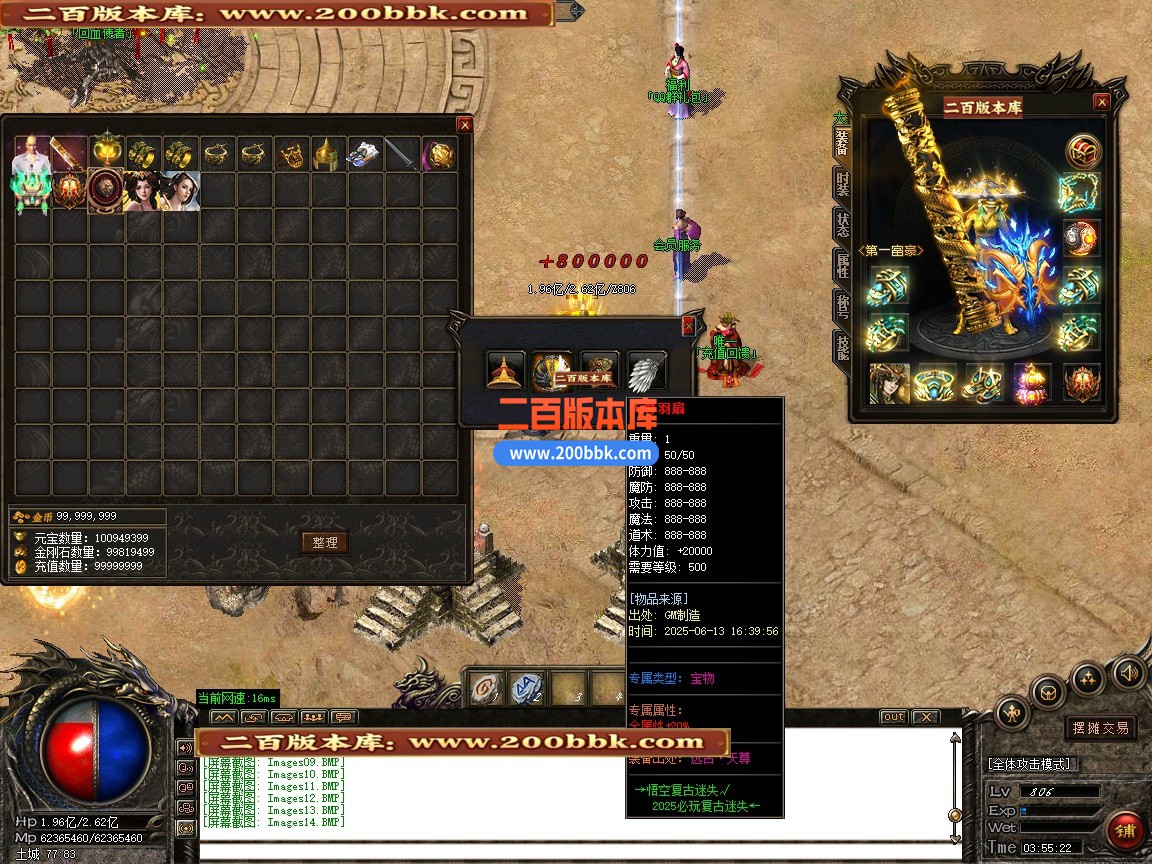Image resolution: width=1152 pixels, height=864 pixels.
Task: Select the bald man costume item
Action: click(31, 153)
